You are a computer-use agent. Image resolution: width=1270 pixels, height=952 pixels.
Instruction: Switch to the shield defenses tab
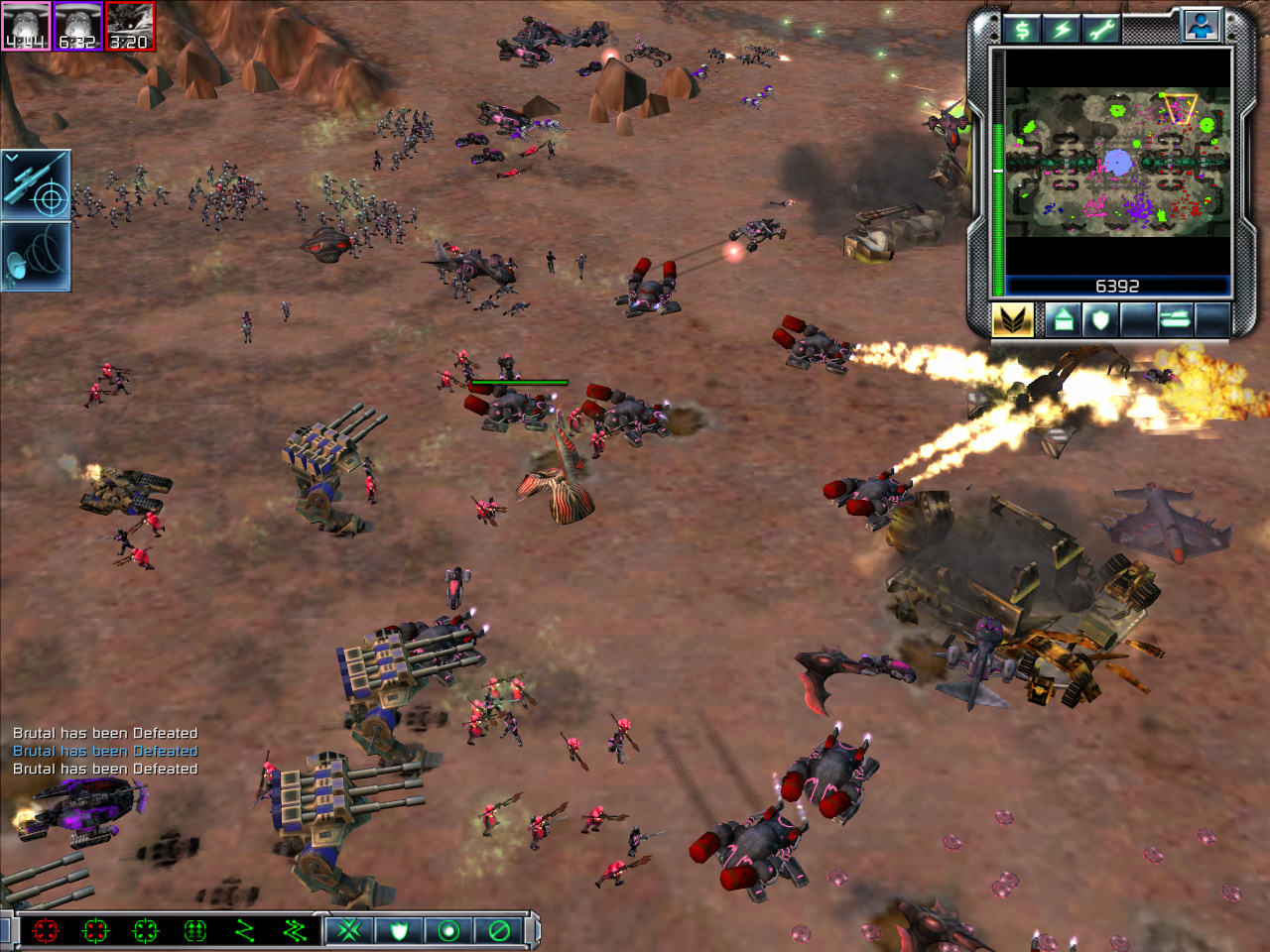tap(1099, 320)
